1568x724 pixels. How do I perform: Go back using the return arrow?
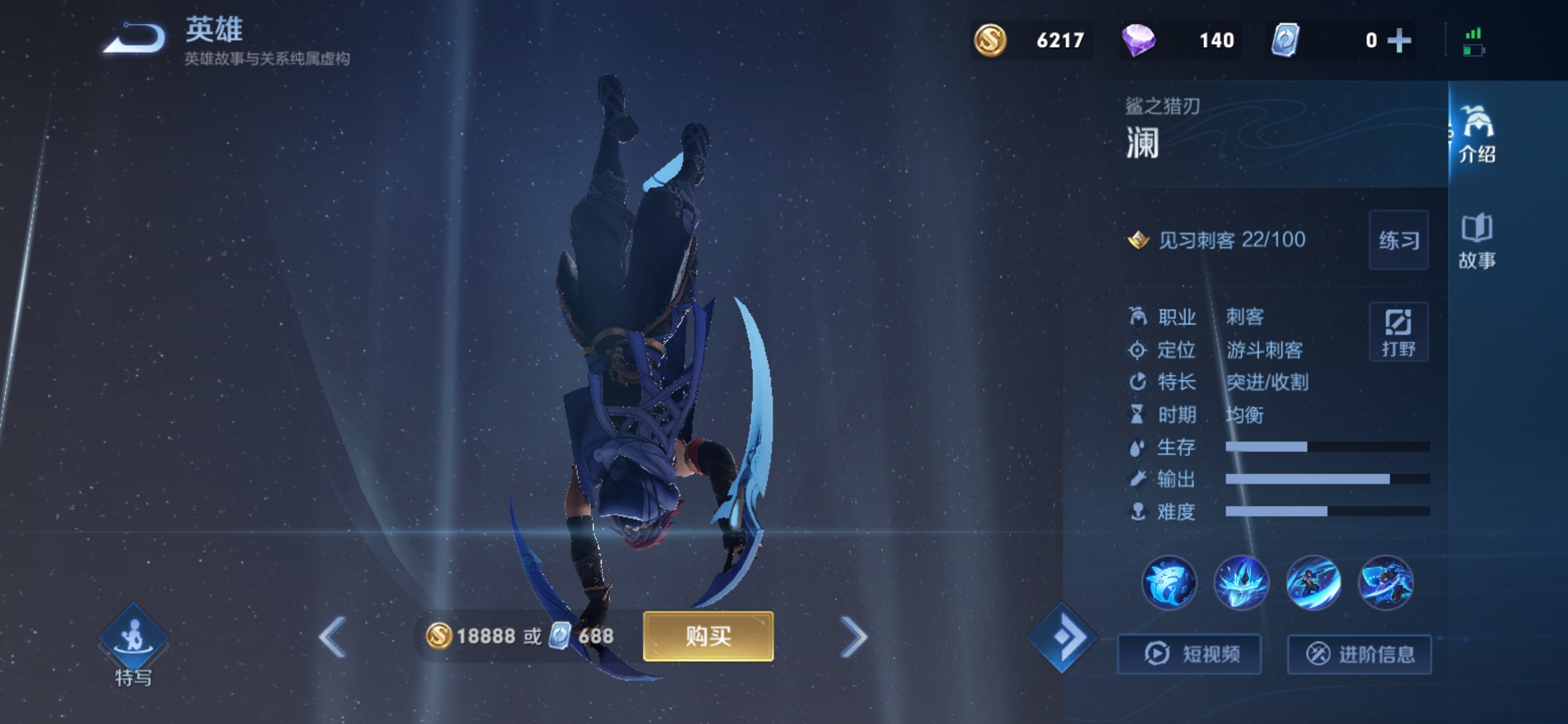135,39
